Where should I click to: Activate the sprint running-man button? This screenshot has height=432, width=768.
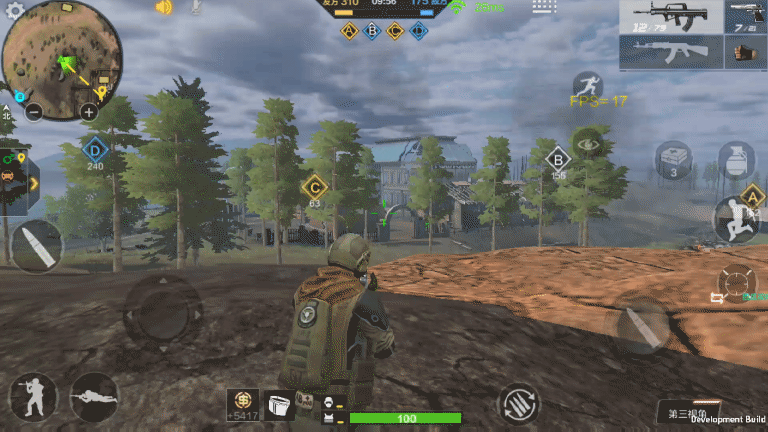(588, 87)
